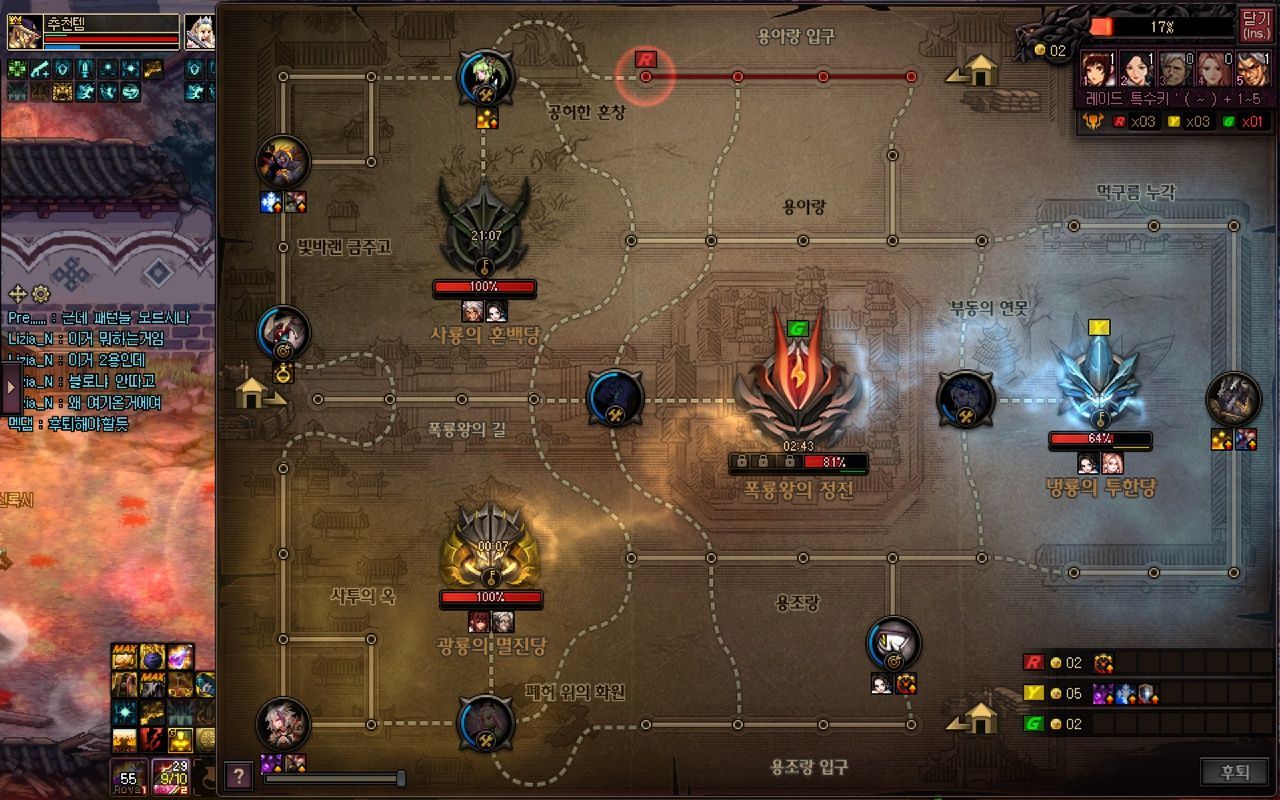Select the yellow party row with 05 coins
This screenshot has width=1280, height=800.
(x=1140, y=693)
